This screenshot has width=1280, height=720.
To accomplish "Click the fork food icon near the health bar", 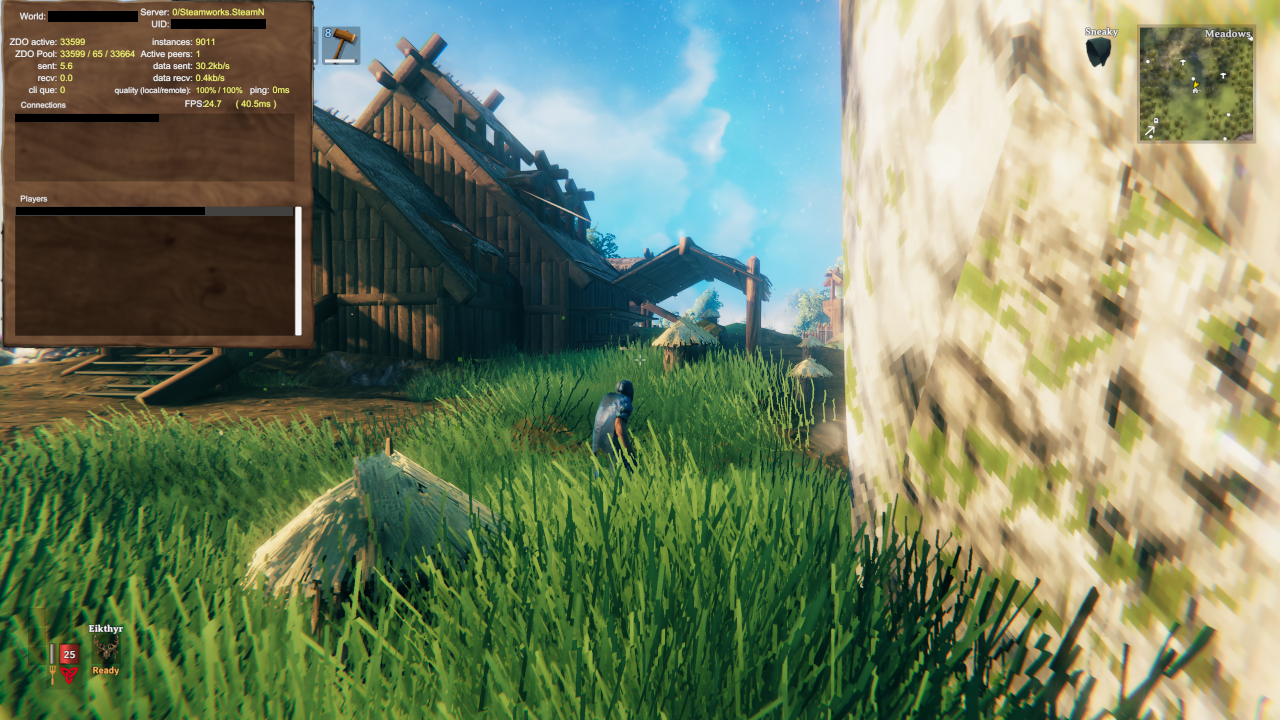I will pyautogui.click(x=52, y=674).
